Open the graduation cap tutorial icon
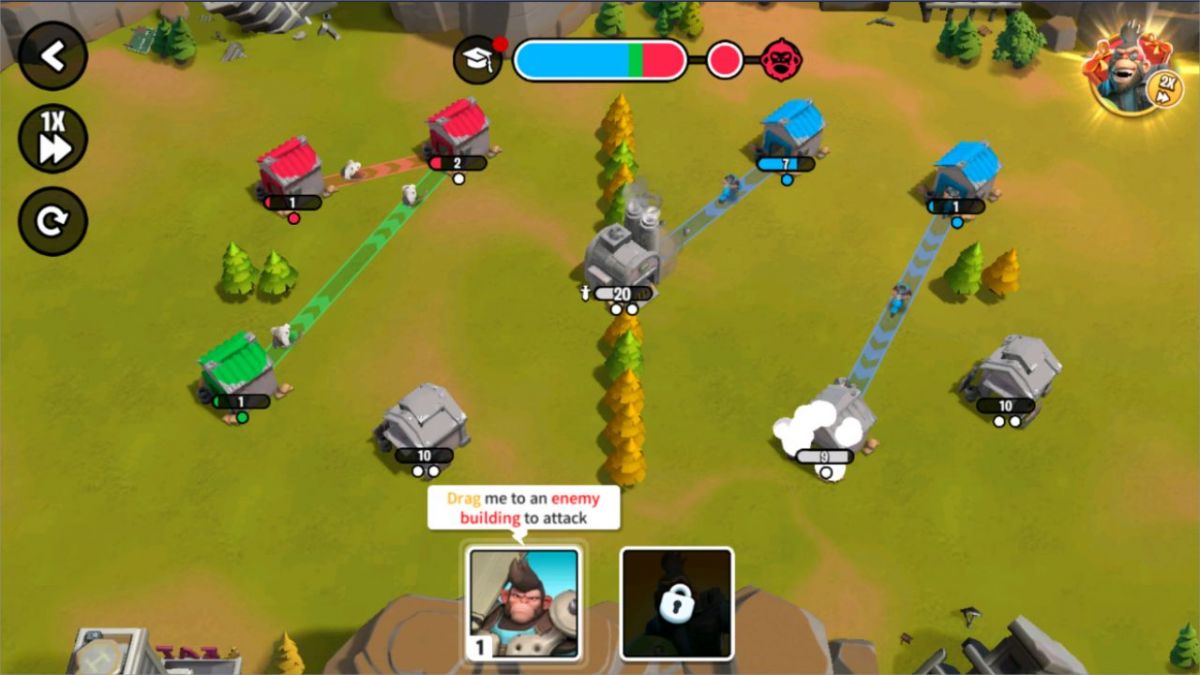1200x675 pixels. (x=478, y=60)
